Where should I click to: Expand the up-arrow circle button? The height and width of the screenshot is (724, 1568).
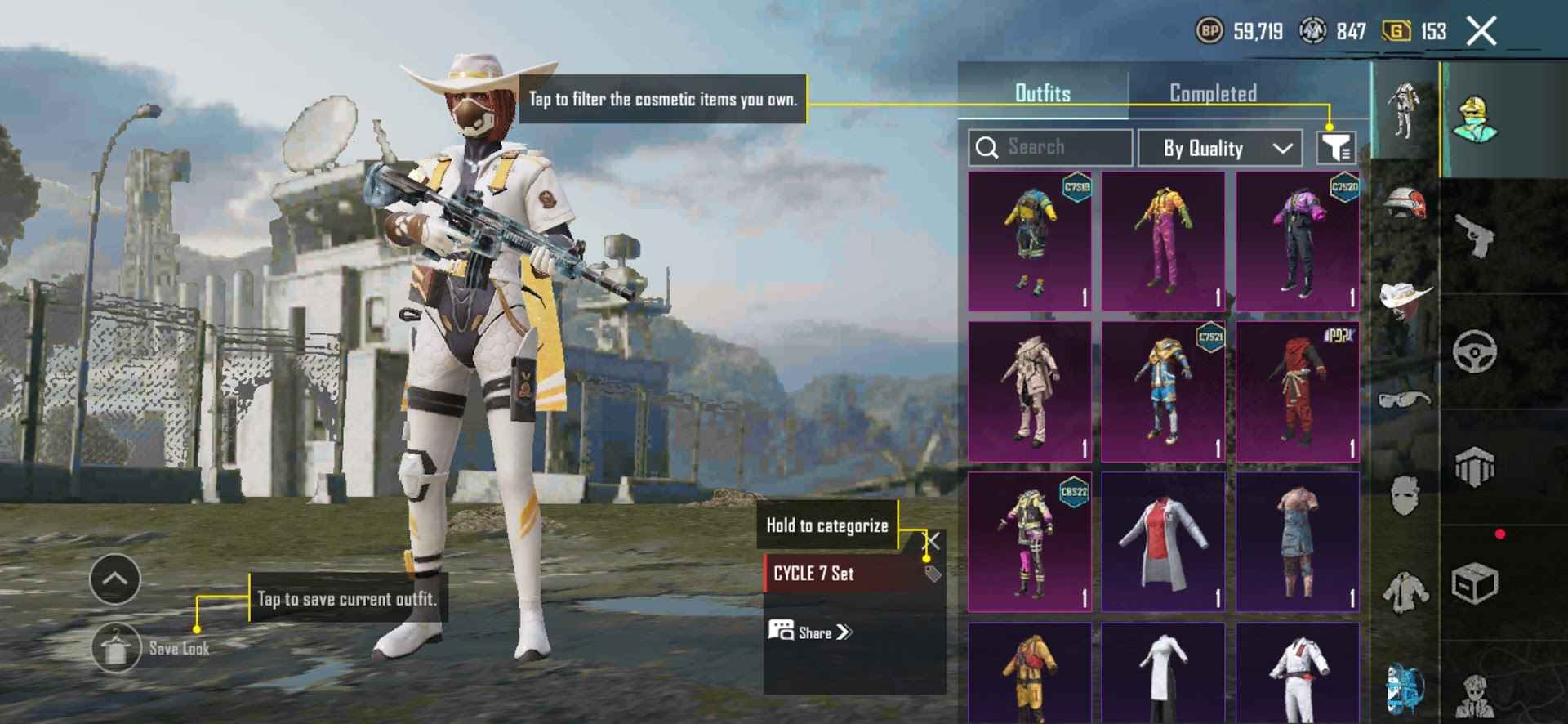click(x=115, y=579)
